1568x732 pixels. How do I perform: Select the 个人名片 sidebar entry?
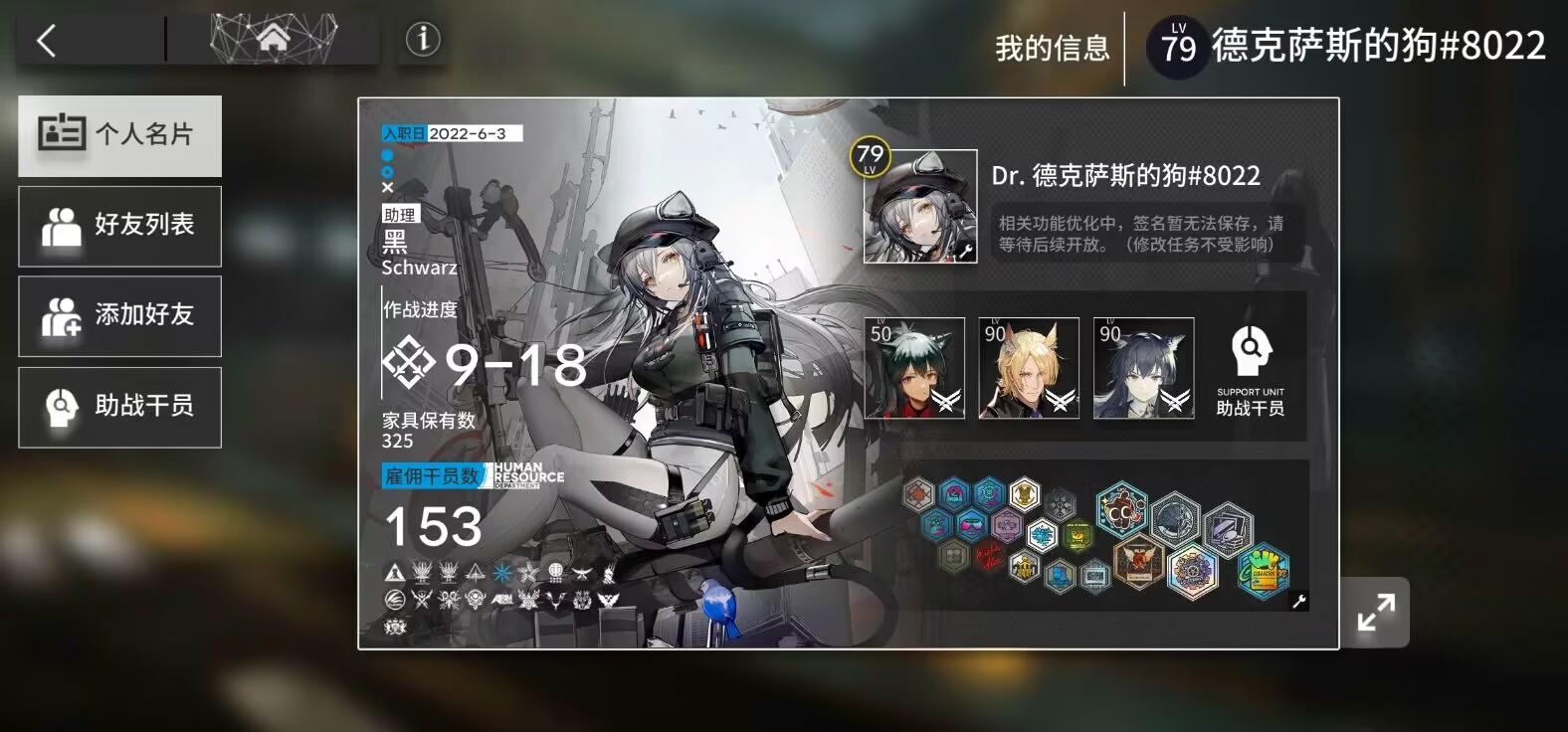[x=119, y=135]
